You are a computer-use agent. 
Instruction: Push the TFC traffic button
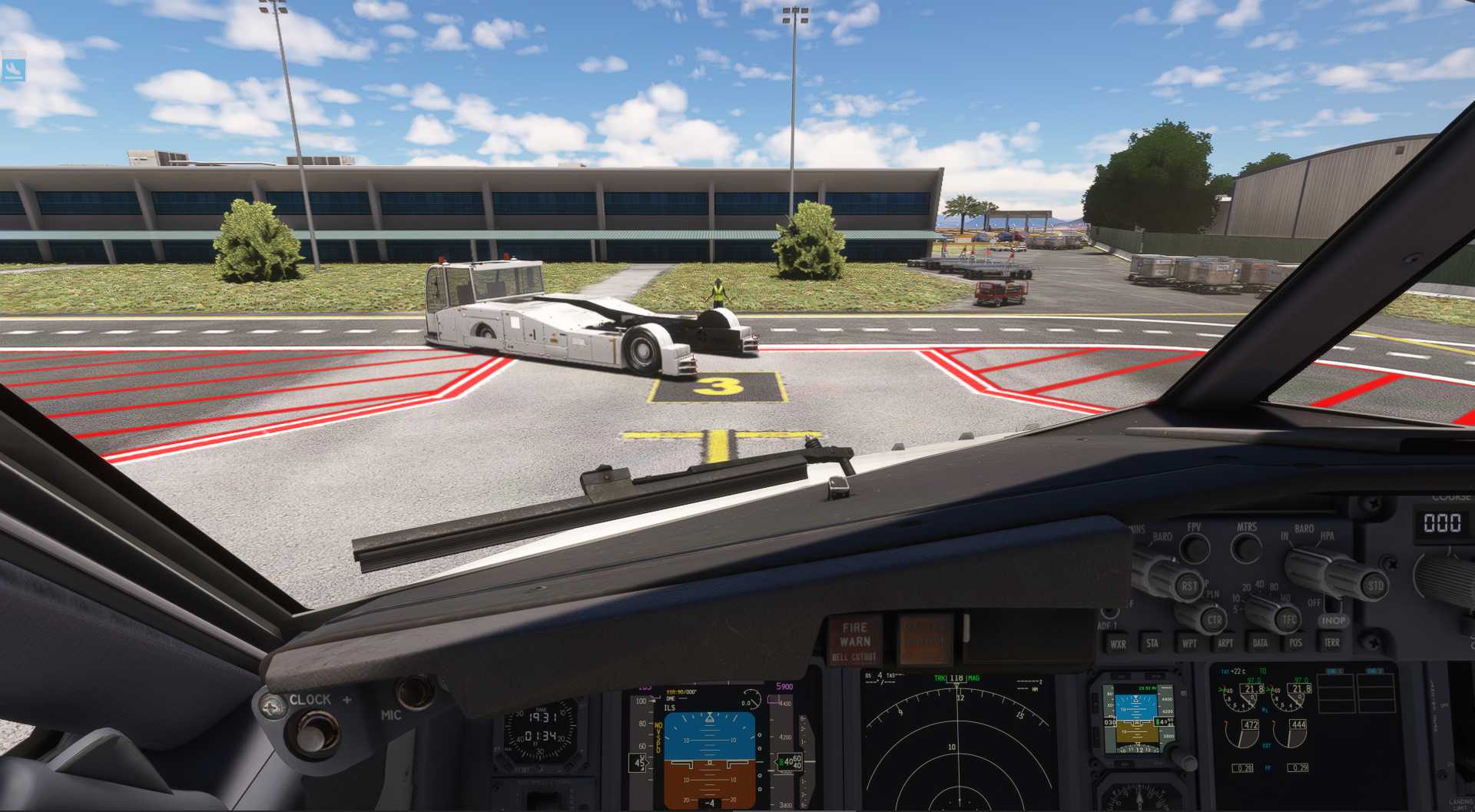pos(1288,618)
